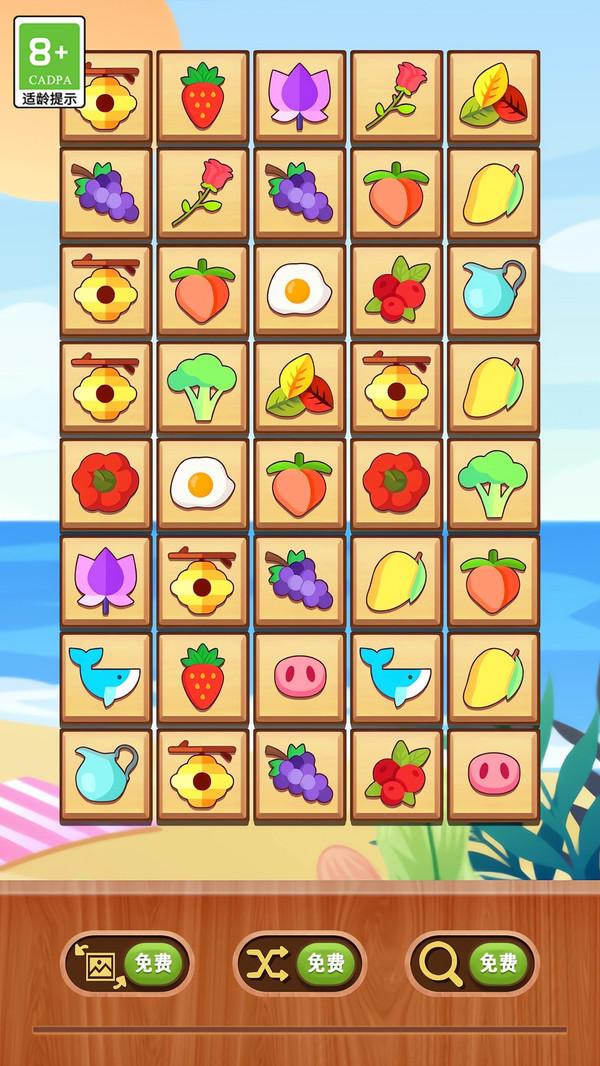Open the CADPA 8+ age rating notice
600x1066 pixels.
coord(50,62)
